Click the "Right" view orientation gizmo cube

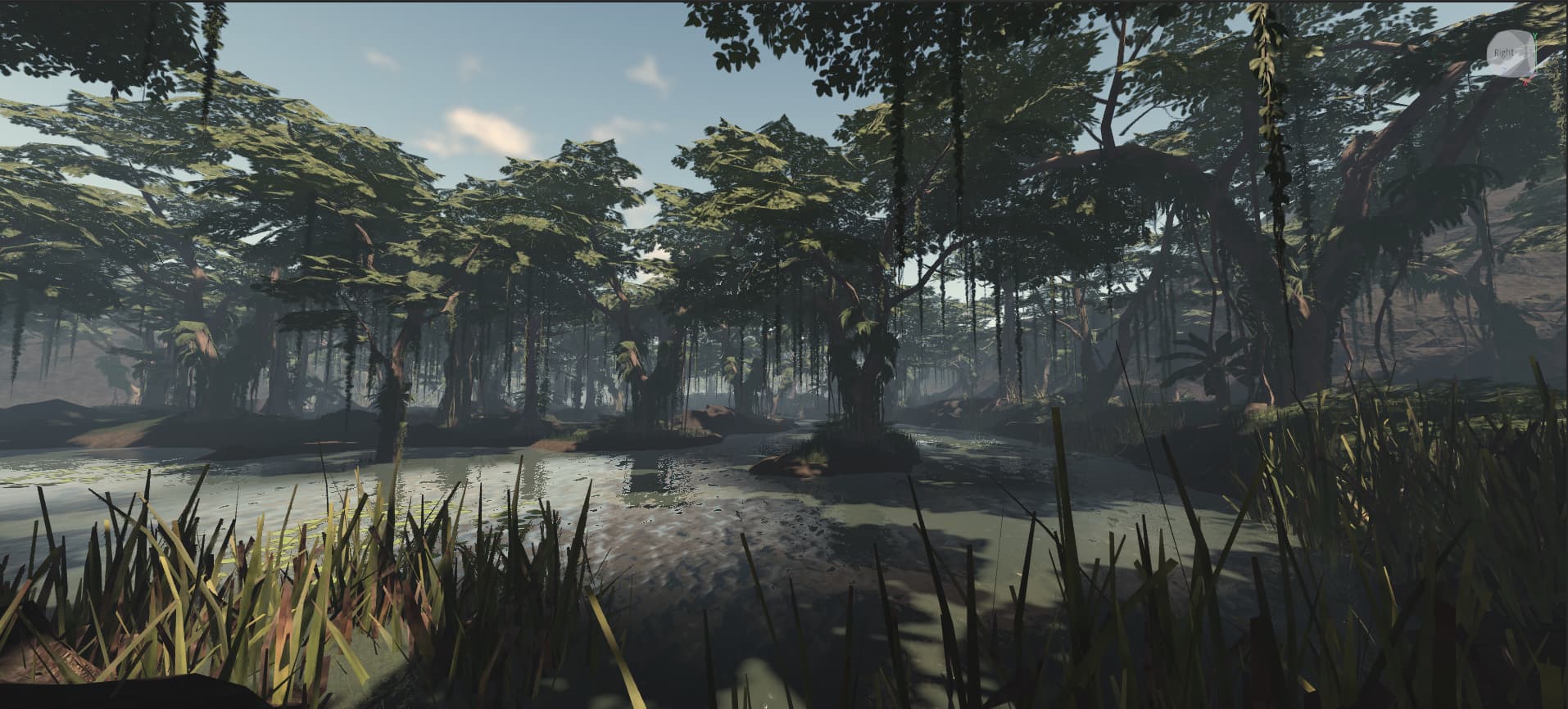click(1508, 53)
